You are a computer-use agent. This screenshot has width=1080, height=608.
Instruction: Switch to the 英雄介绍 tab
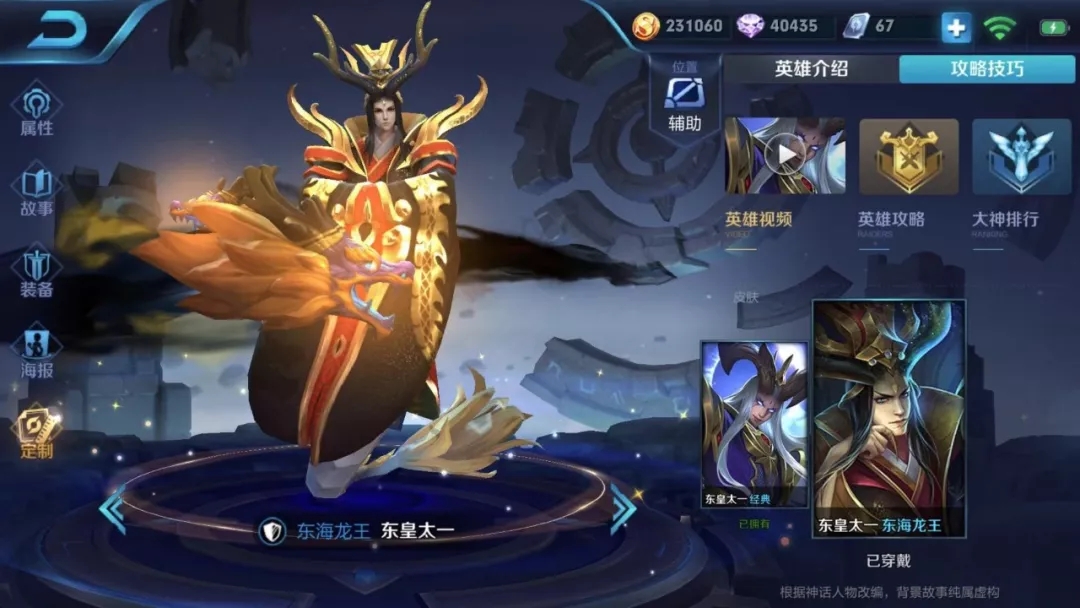pos(811,69)
